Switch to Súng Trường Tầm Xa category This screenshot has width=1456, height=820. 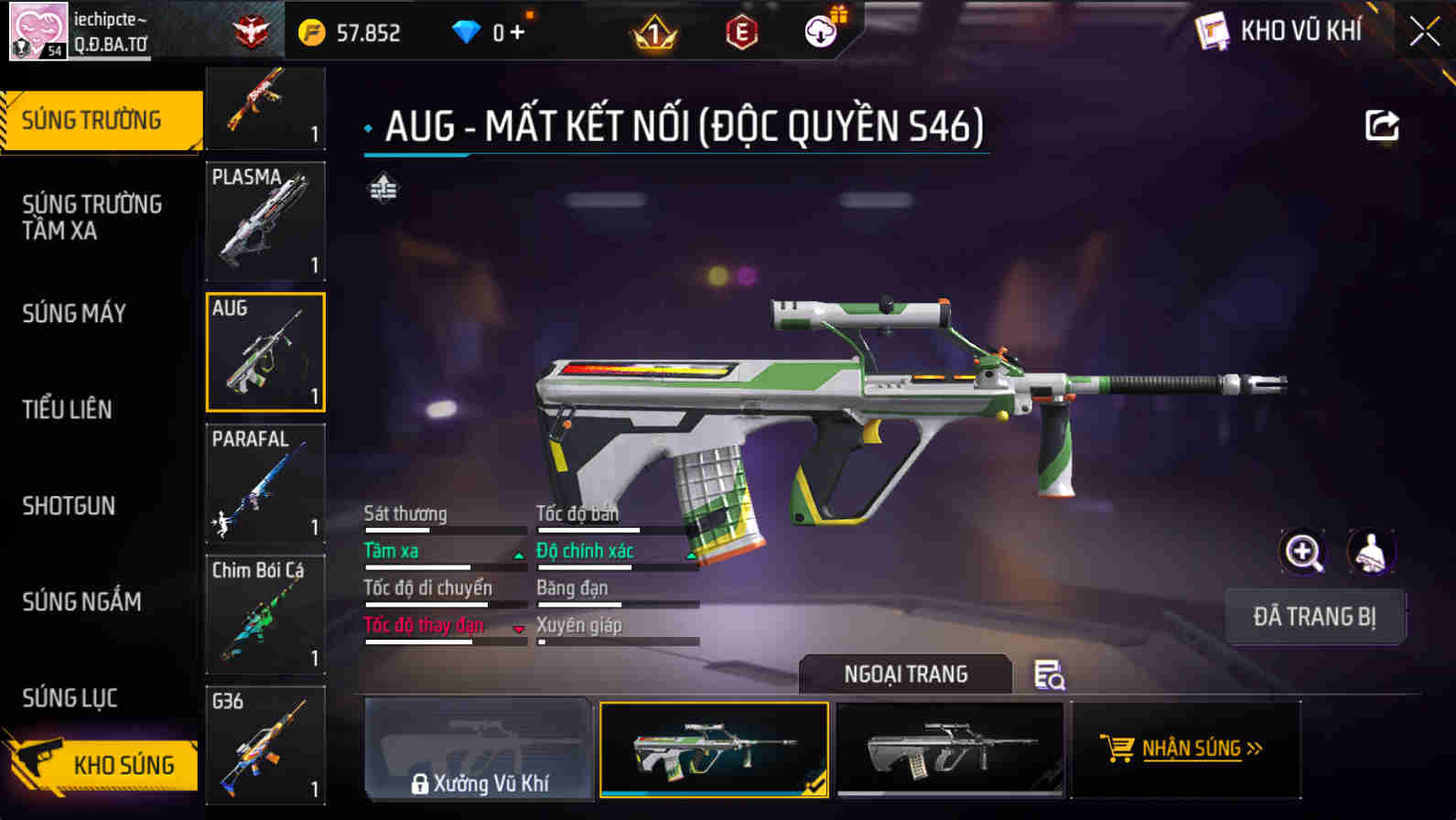[92, 217]
